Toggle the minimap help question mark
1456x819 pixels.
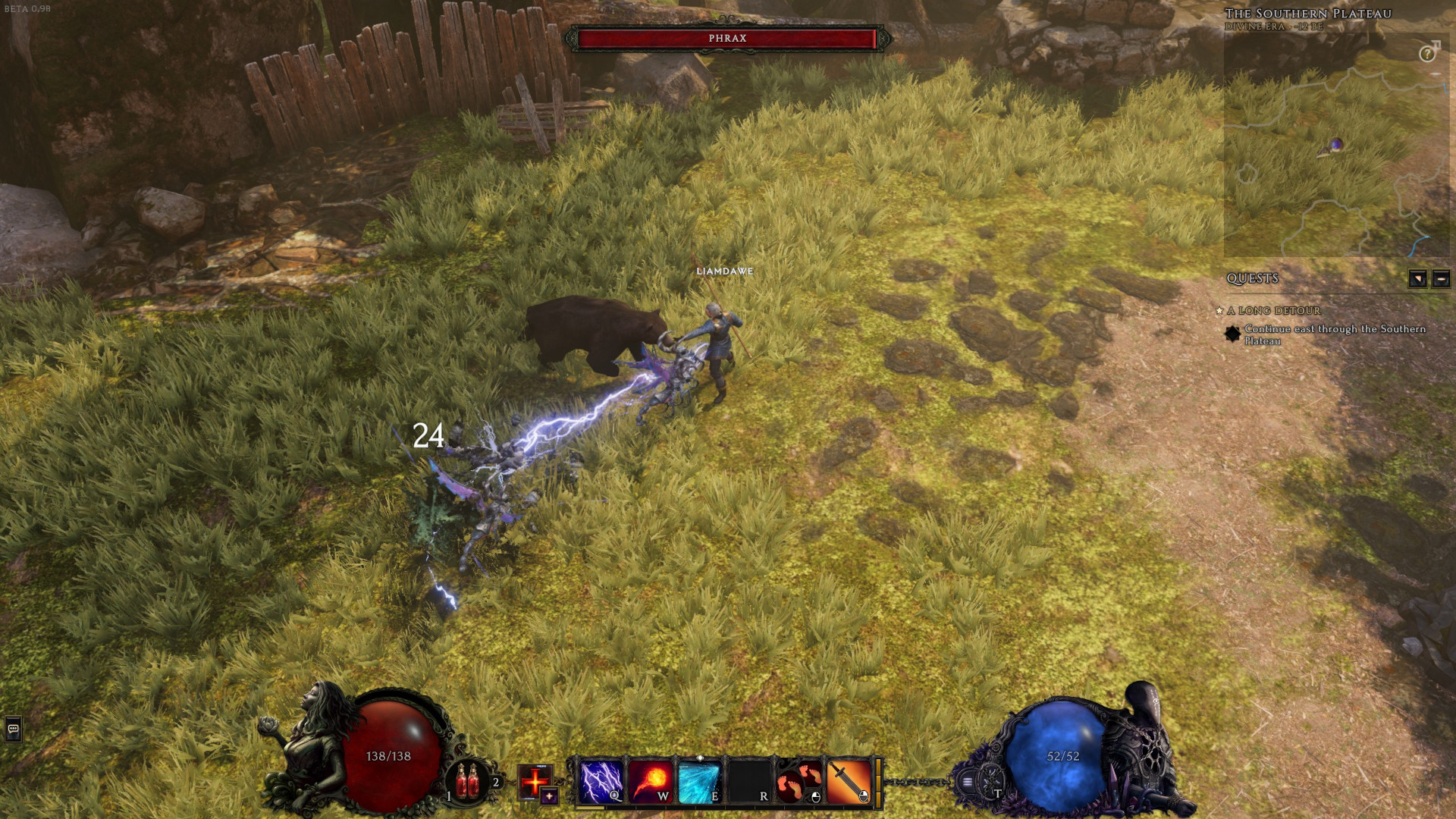[1427, 54]
